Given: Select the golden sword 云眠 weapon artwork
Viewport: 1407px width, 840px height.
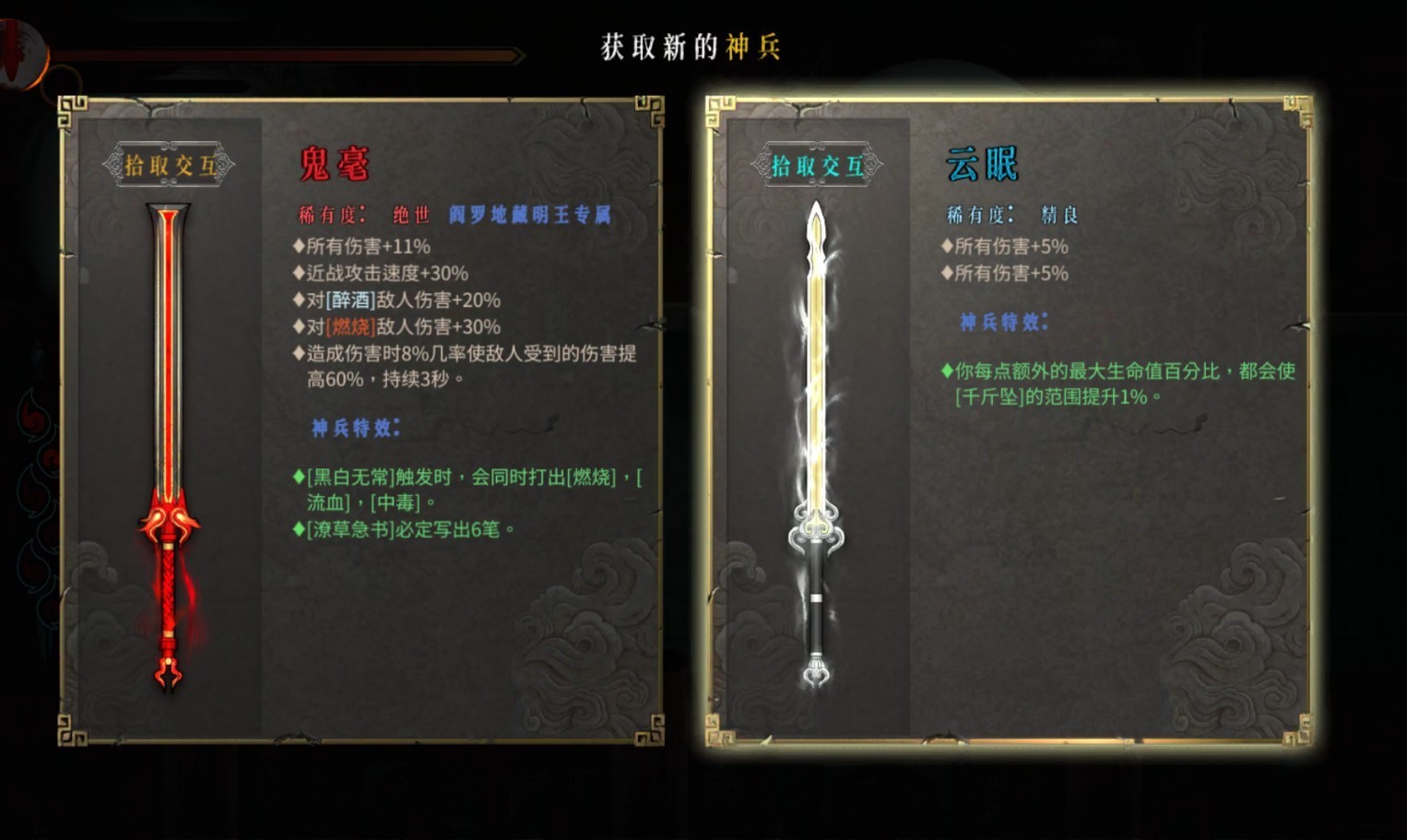Looking at the screenshot, I should [817, 433].
